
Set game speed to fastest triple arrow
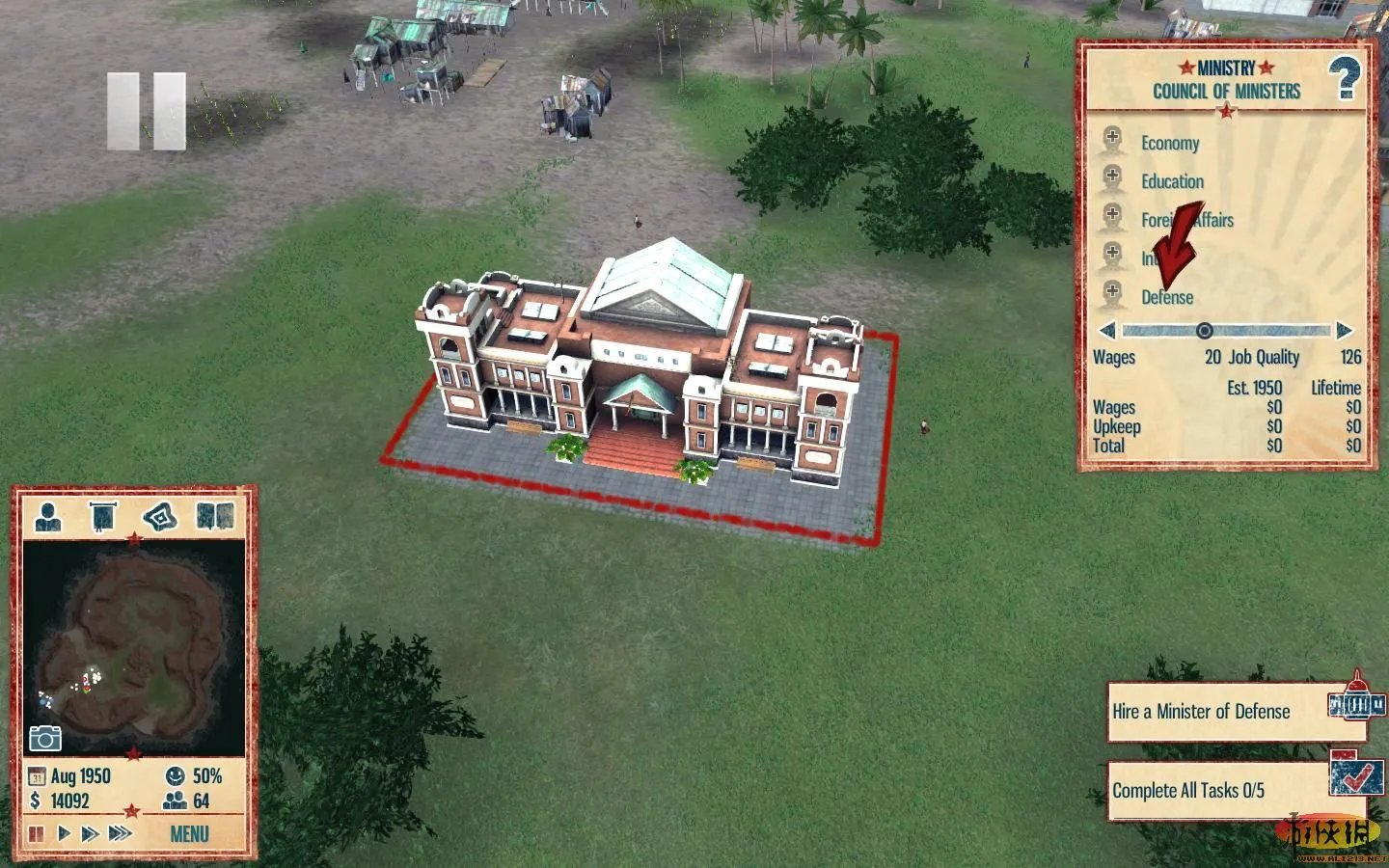(120, 833)
